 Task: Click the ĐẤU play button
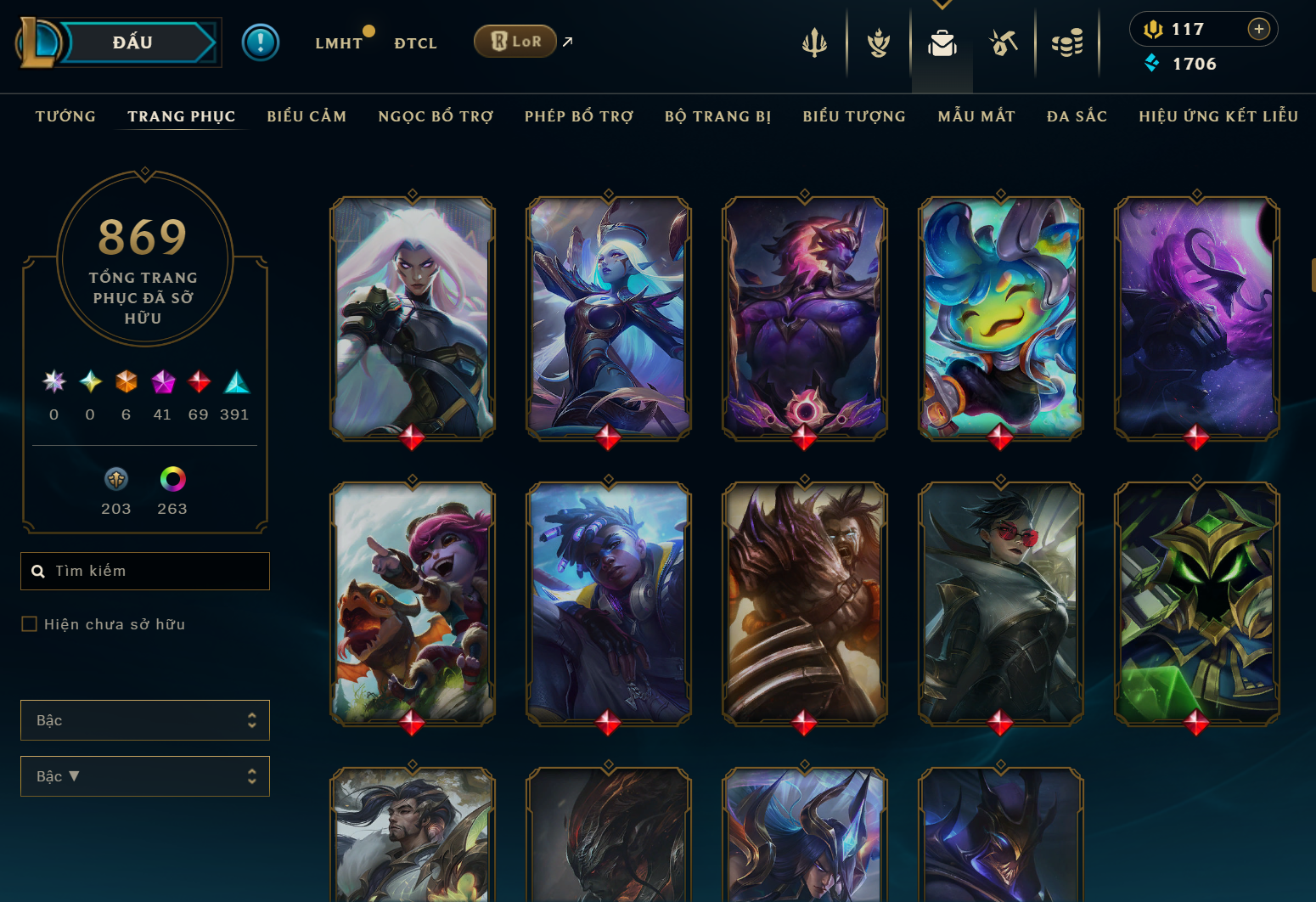coord(133,42)
